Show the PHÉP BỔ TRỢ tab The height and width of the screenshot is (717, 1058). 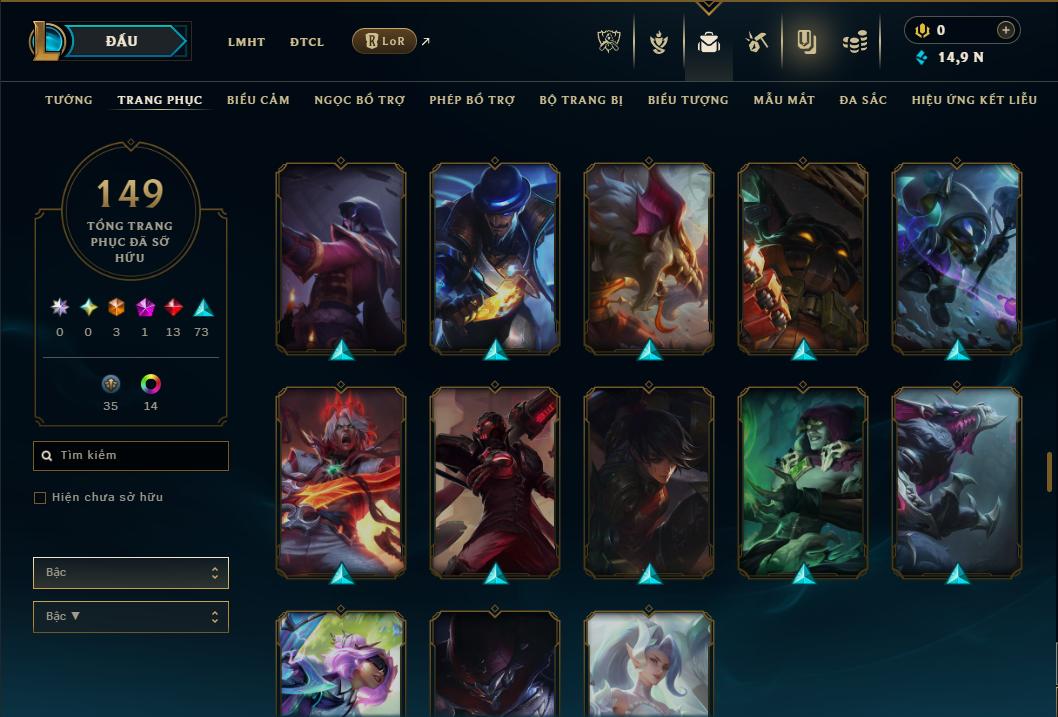pos(472,100)
